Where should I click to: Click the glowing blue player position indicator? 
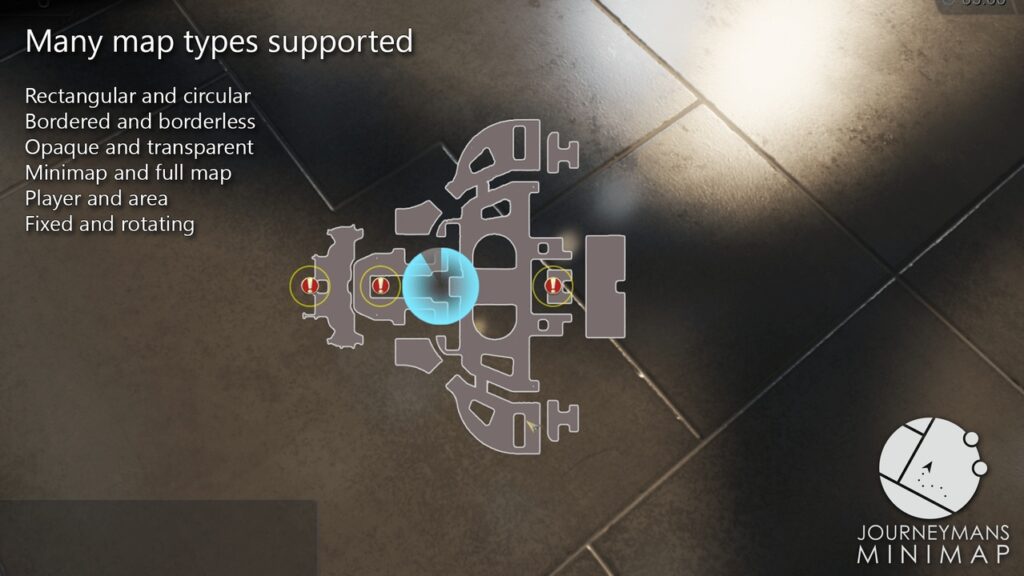point(441,285)
